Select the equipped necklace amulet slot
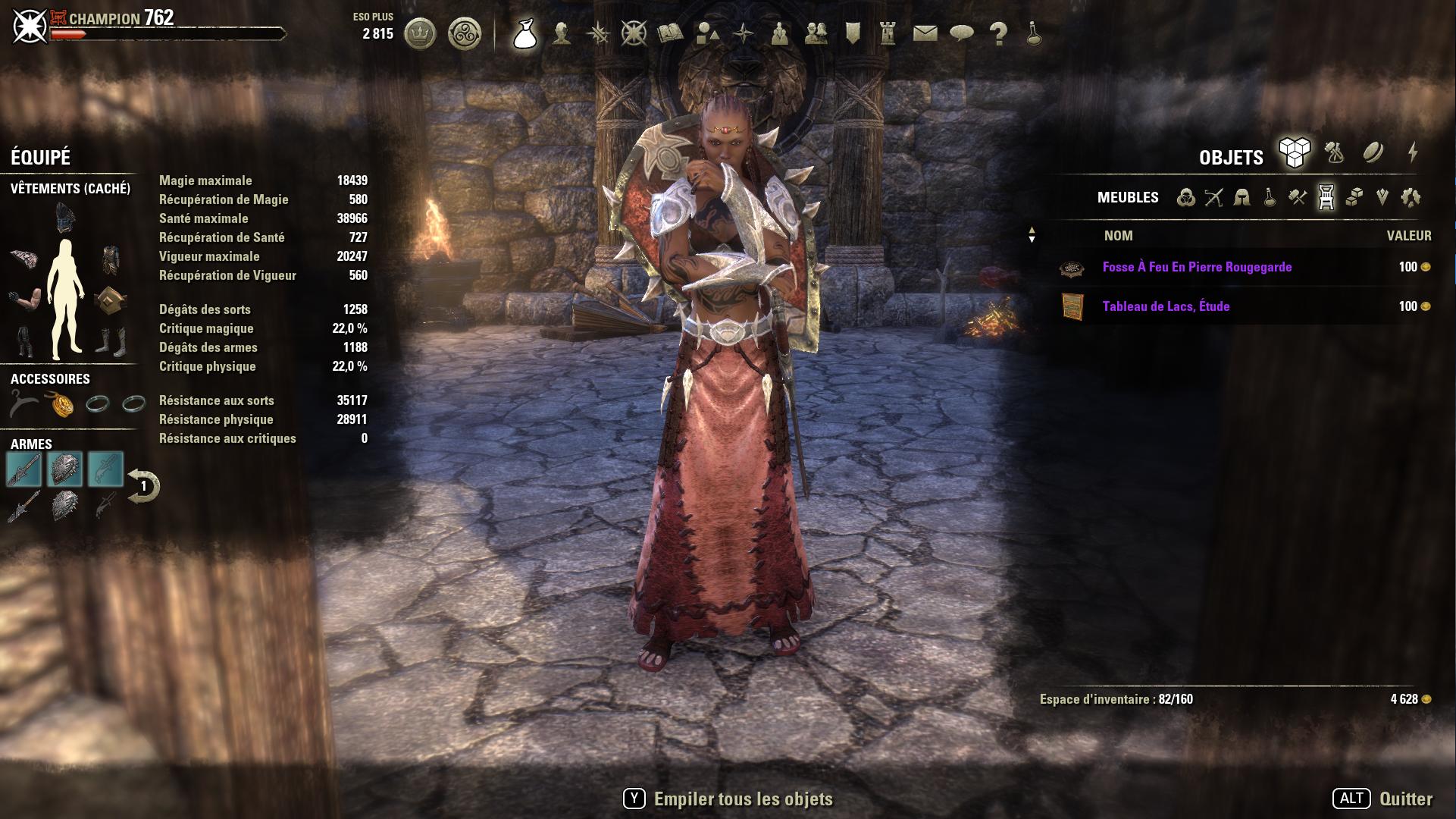This screenshot has height=819, width=1456. (61, 404)
